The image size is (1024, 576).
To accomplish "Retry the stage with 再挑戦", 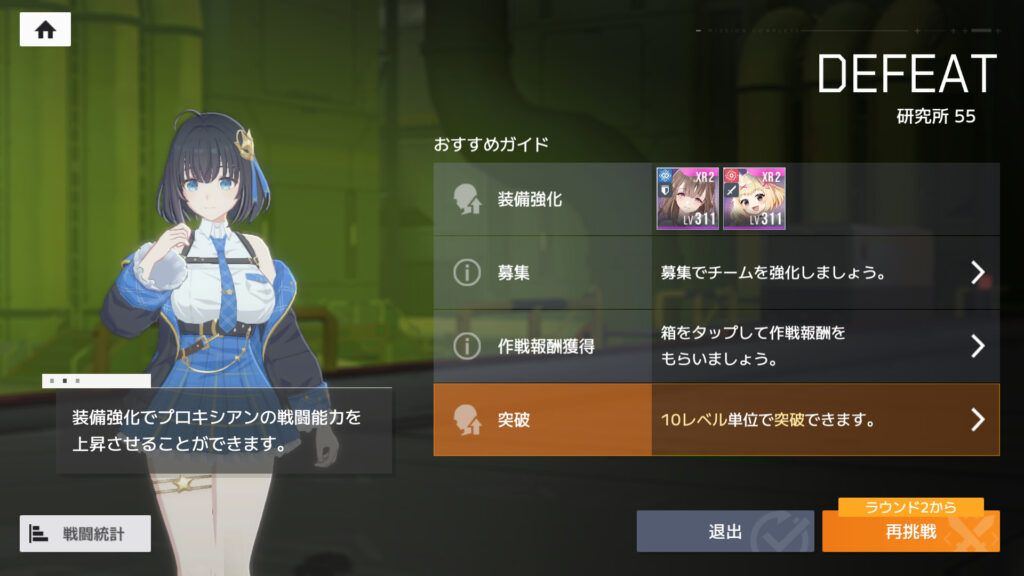I will [x=910, y=532].
